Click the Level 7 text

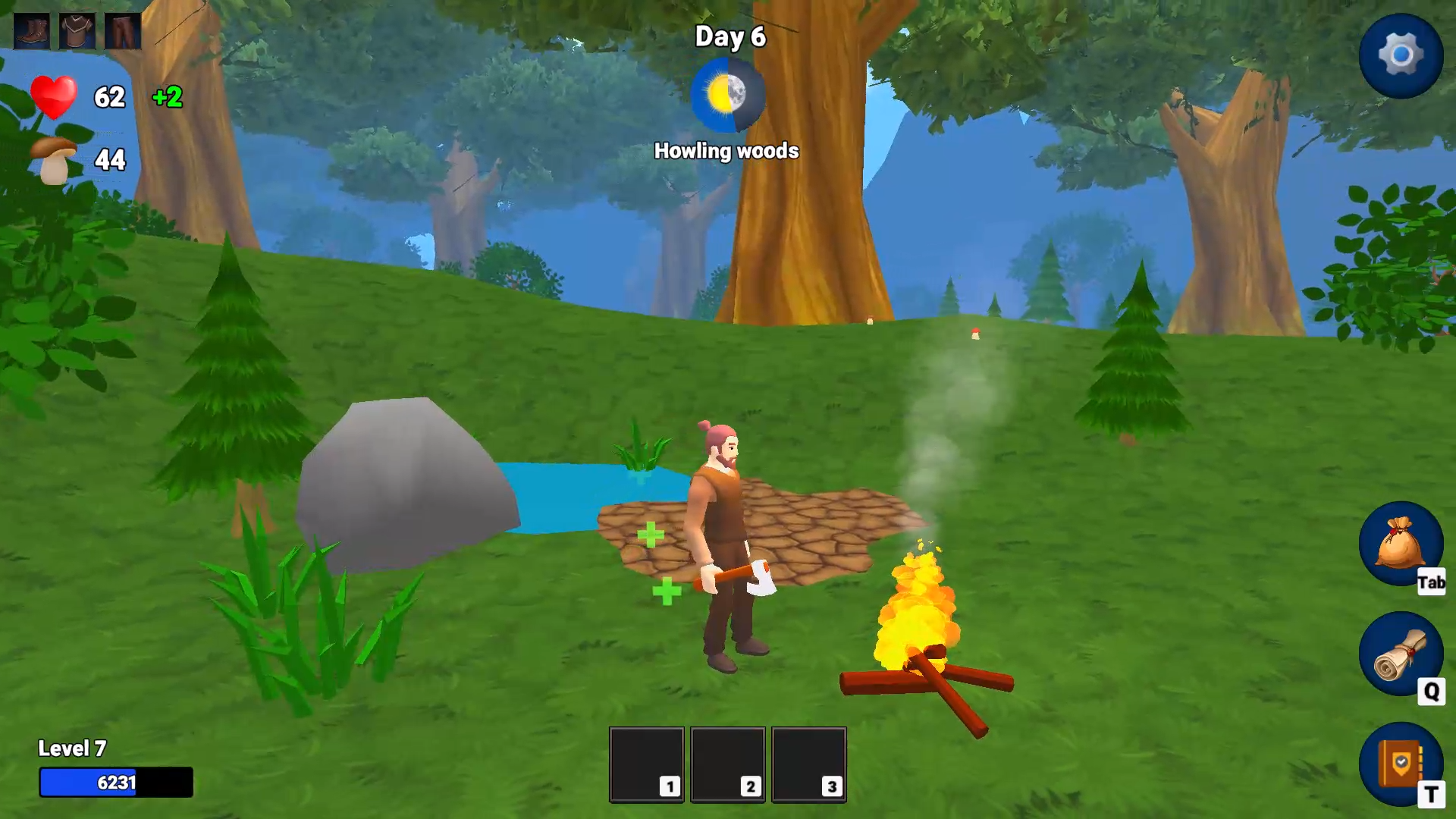72,748
